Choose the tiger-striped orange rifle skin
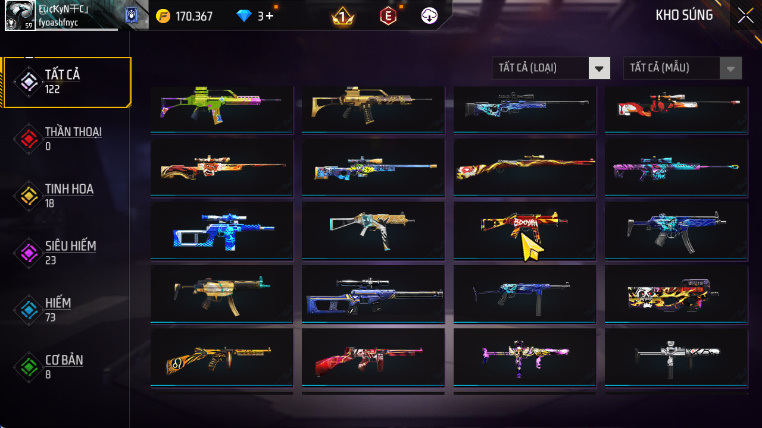 tap(222, 354)
